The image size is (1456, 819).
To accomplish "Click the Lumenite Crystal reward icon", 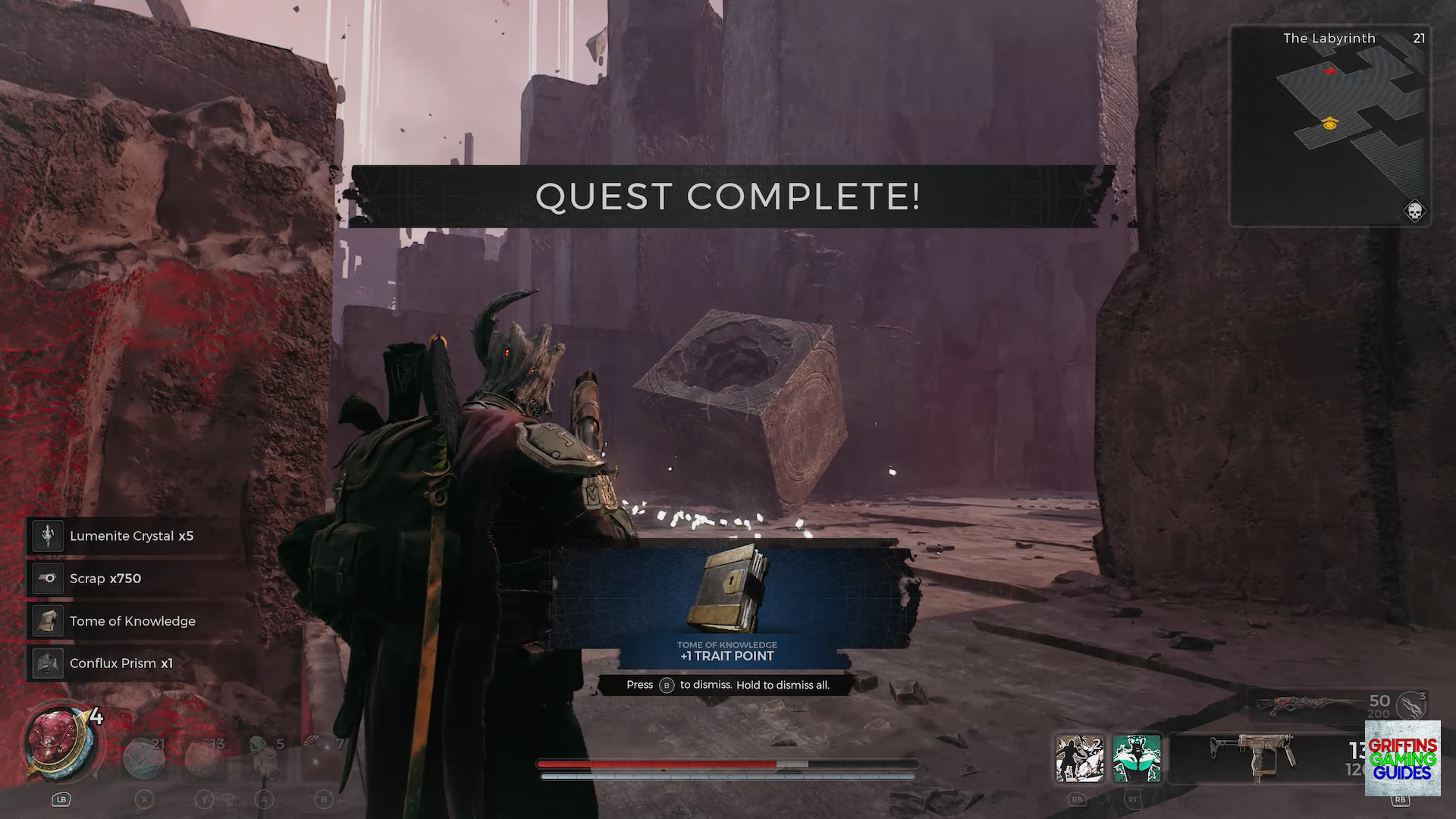I will [47, 535].
